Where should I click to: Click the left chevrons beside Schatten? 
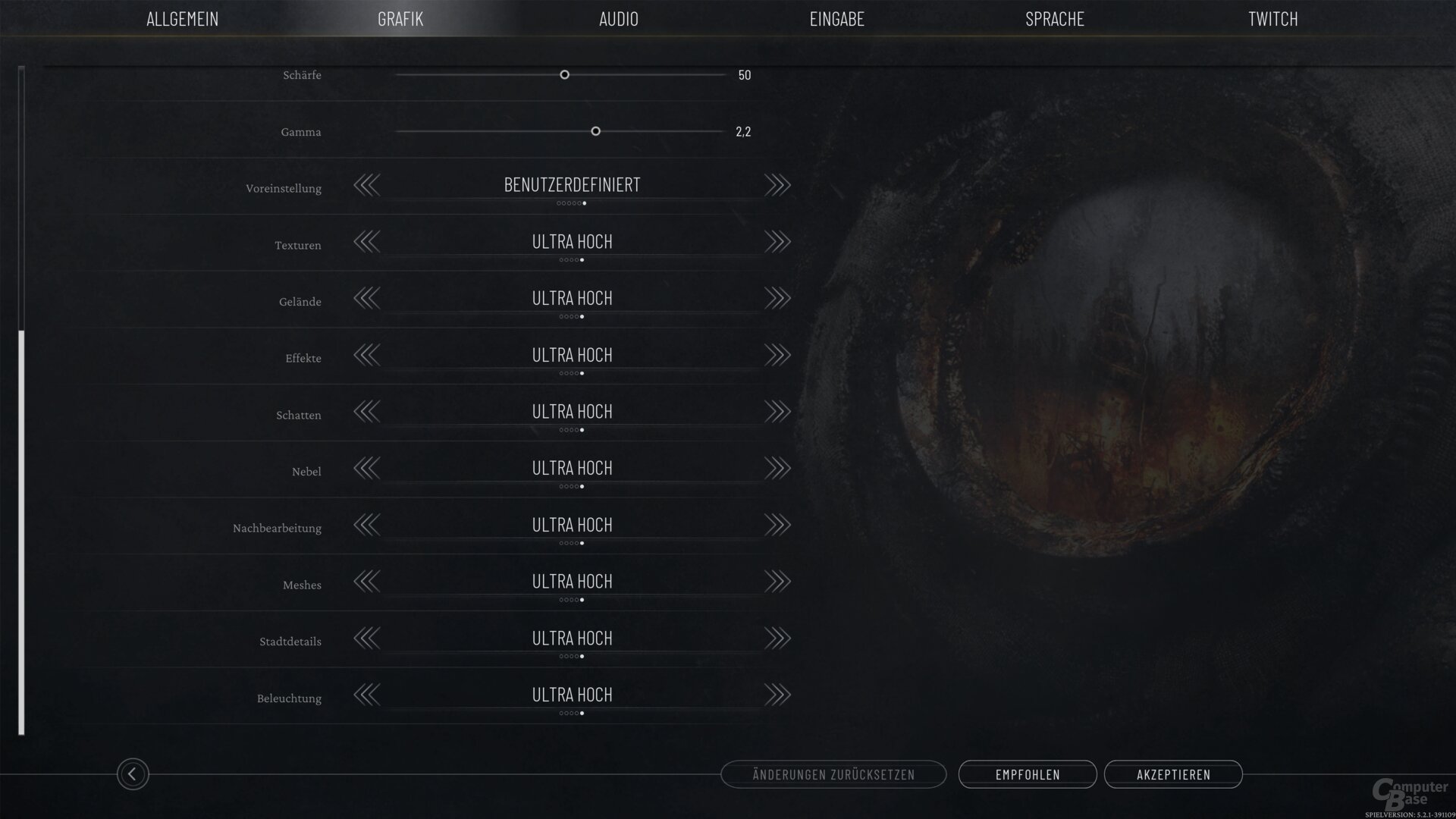(x=367, y=411)
